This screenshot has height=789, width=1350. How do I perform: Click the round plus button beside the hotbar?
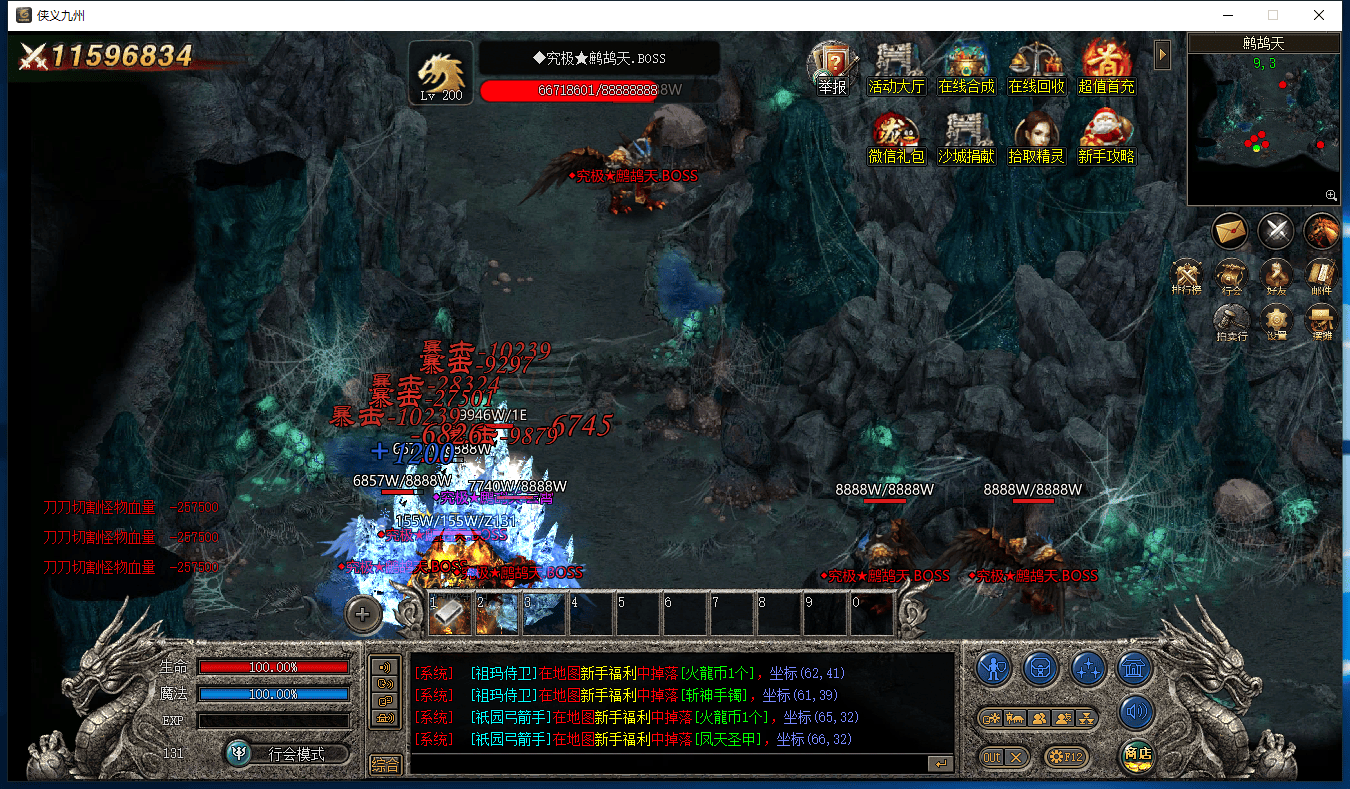click(x=362, y=614)
